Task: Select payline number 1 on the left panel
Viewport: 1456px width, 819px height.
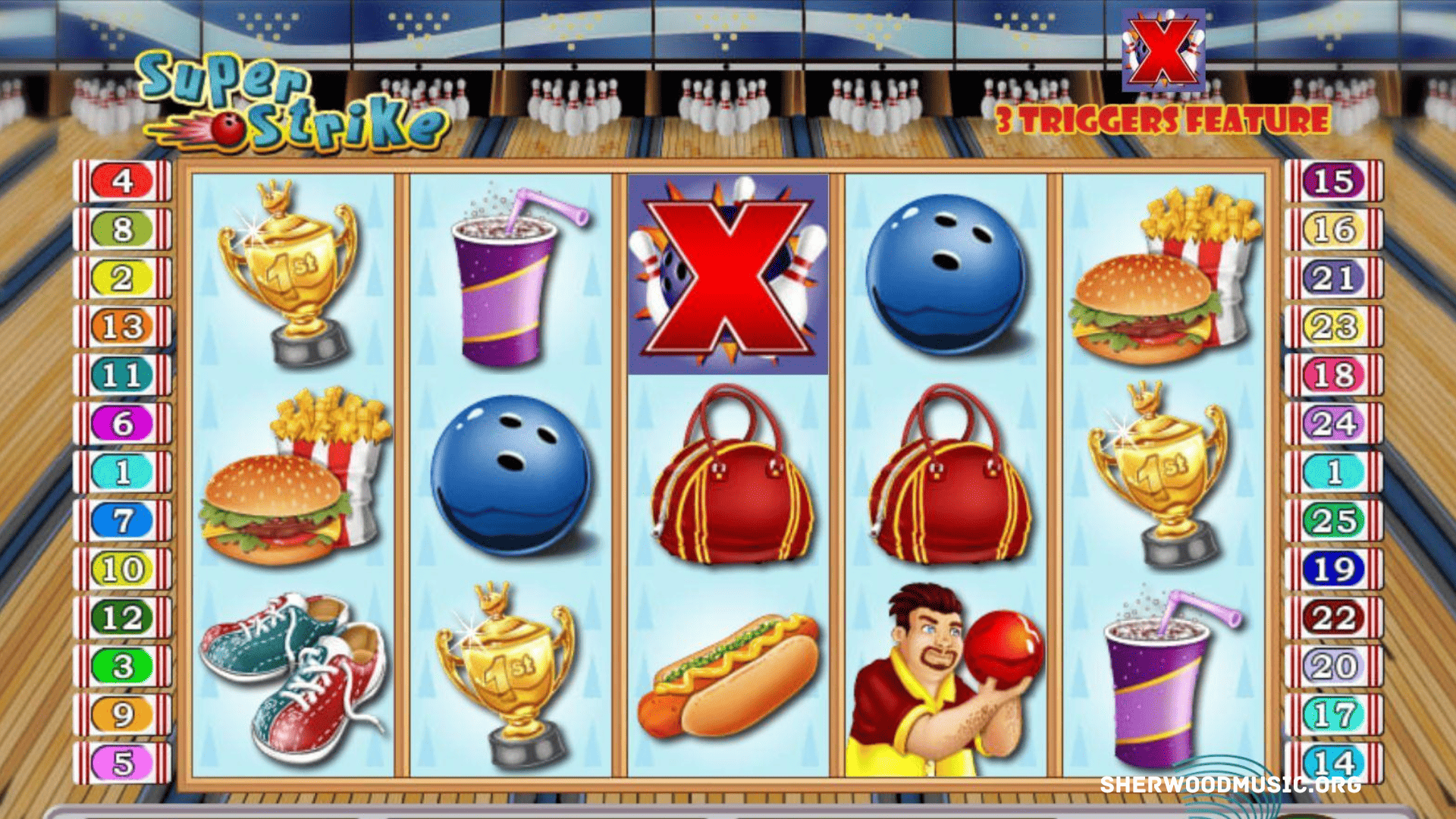Action: (x=121, y=471)
